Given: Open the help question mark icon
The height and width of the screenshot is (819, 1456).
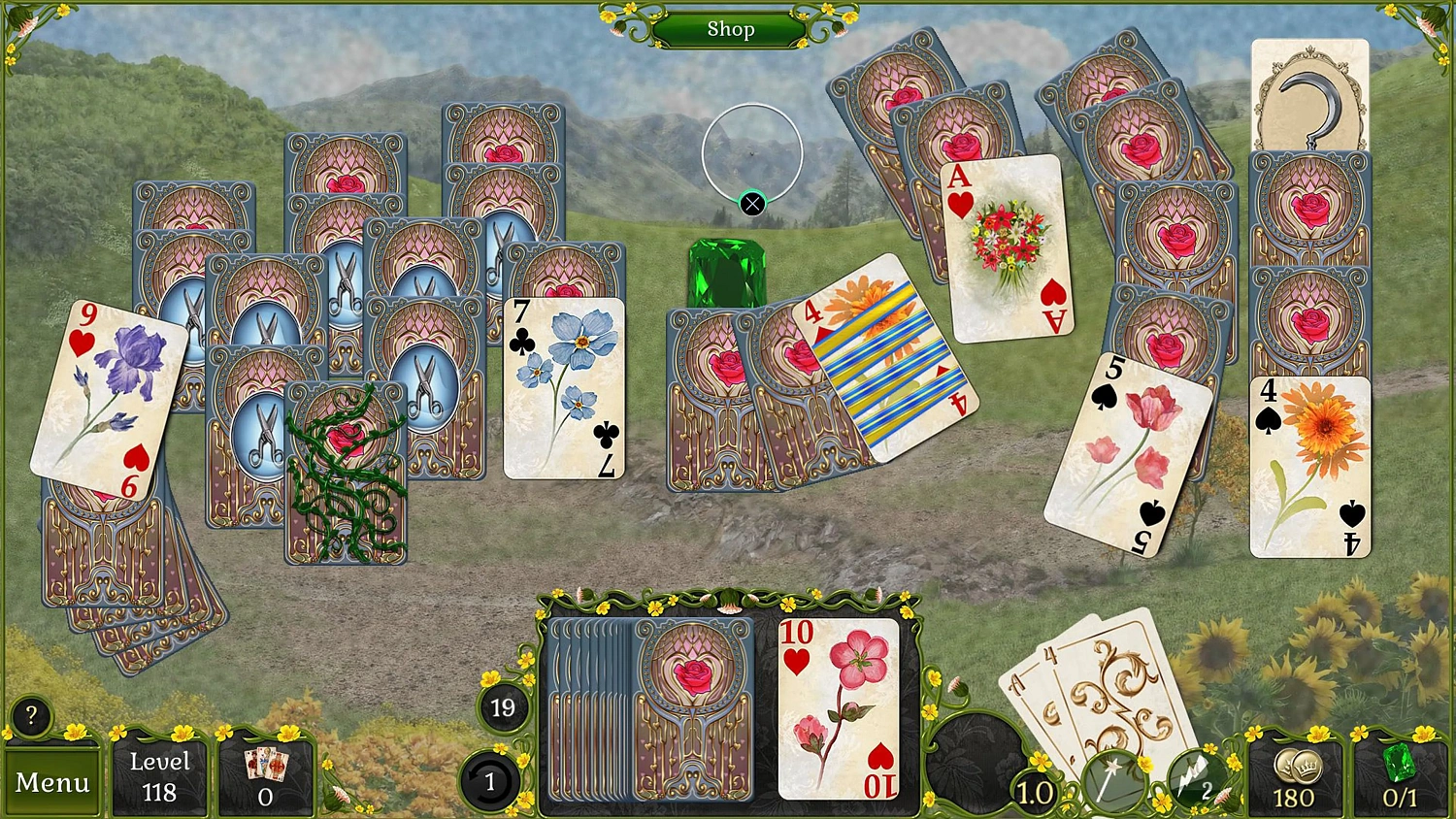Looking at the screenshot, I should click(32, 716).
